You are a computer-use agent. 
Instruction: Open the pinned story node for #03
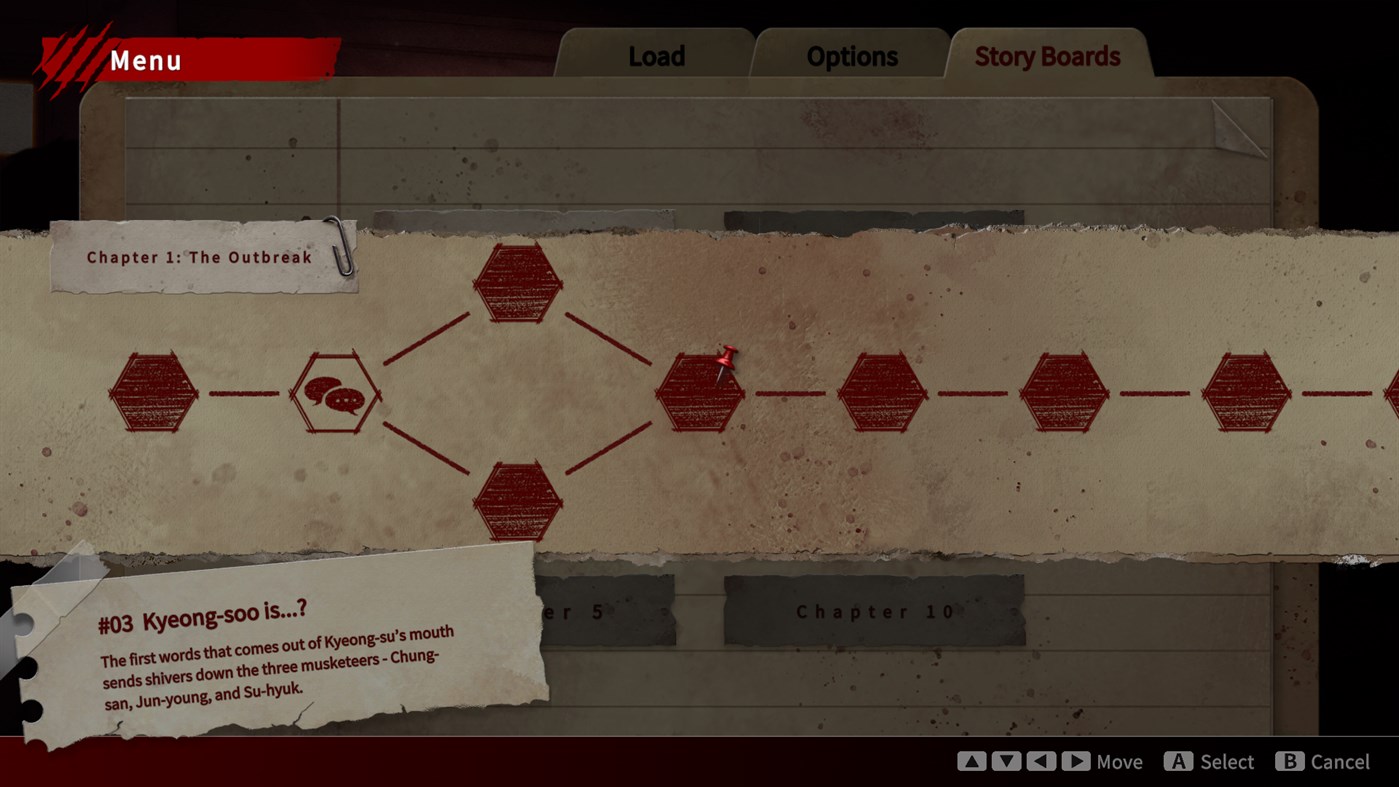point(700,393)
